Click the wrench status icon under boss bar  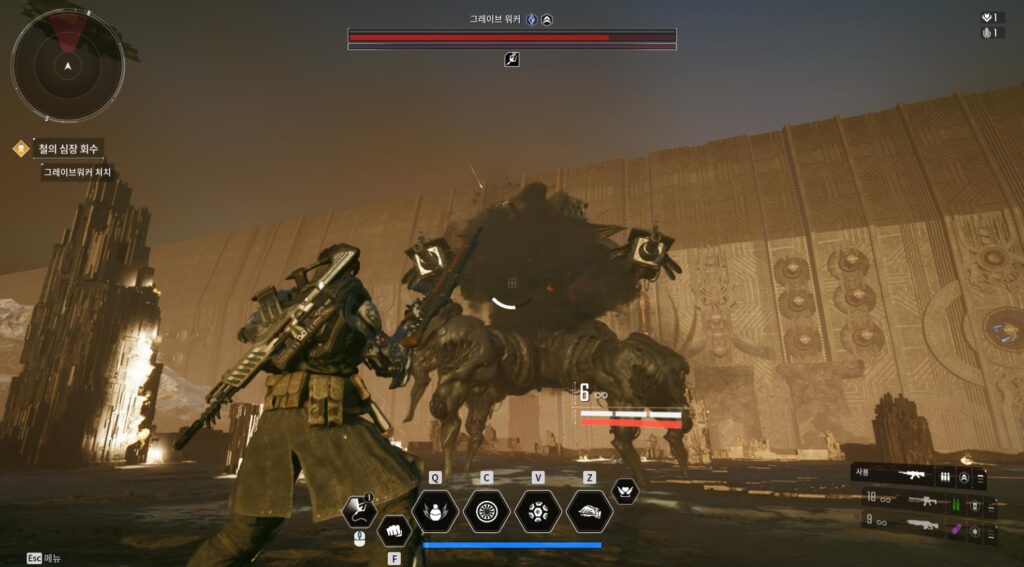click(512, 60)
